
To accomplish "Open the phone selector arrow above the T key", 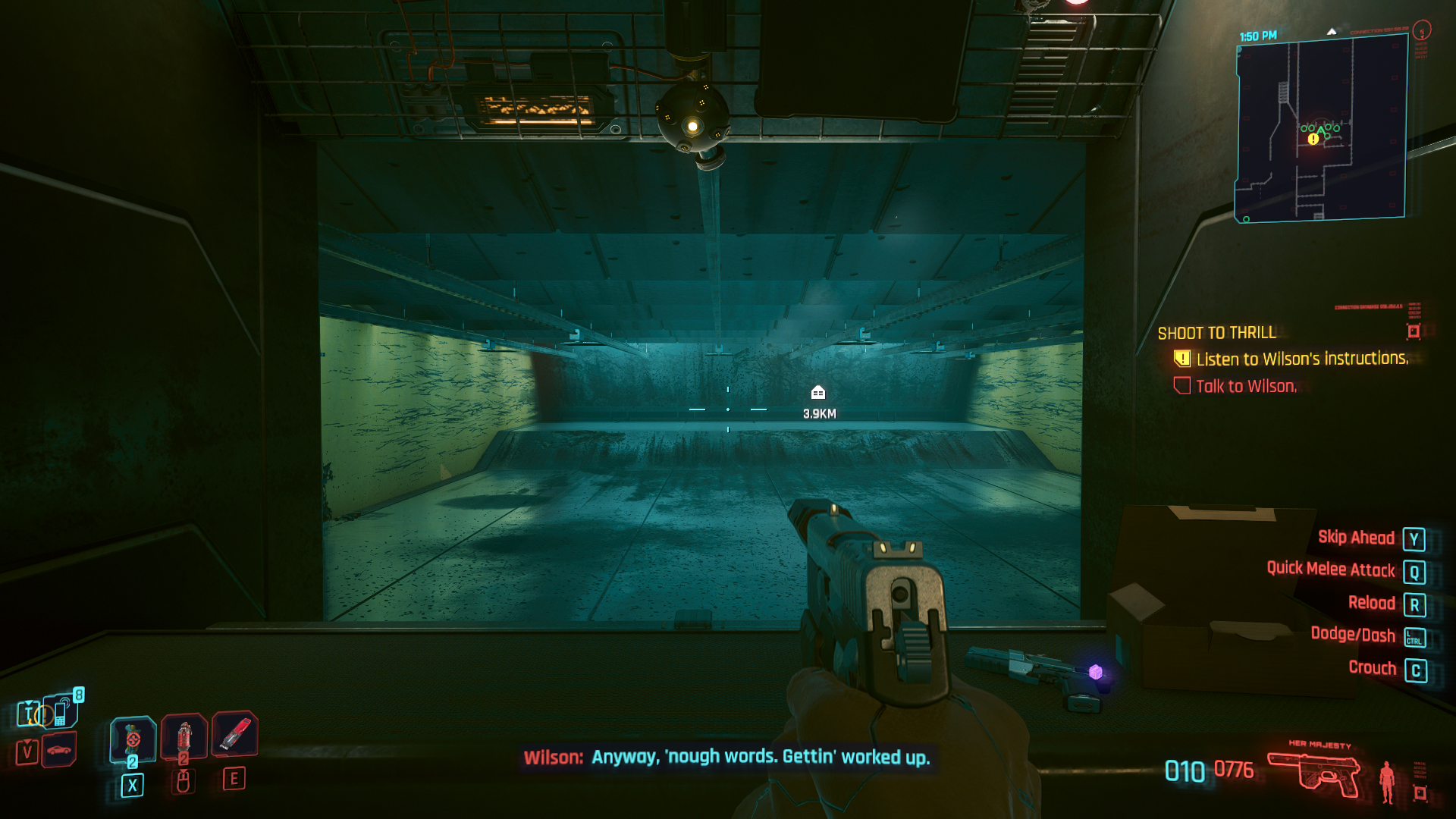I will (28, 704).
